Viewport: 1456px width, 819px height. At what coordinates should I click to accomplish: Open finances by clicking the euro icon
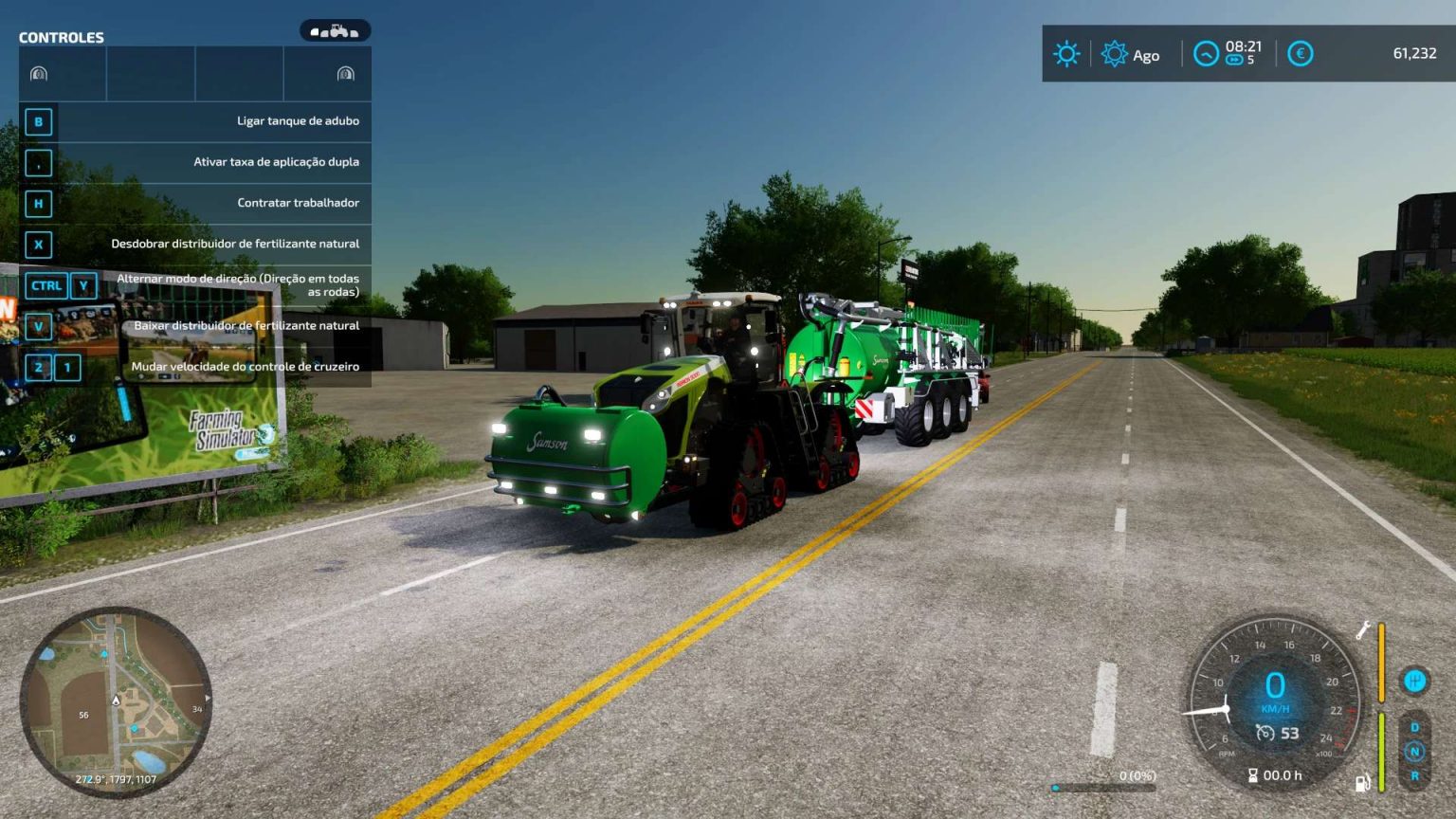pos(1301,54)
